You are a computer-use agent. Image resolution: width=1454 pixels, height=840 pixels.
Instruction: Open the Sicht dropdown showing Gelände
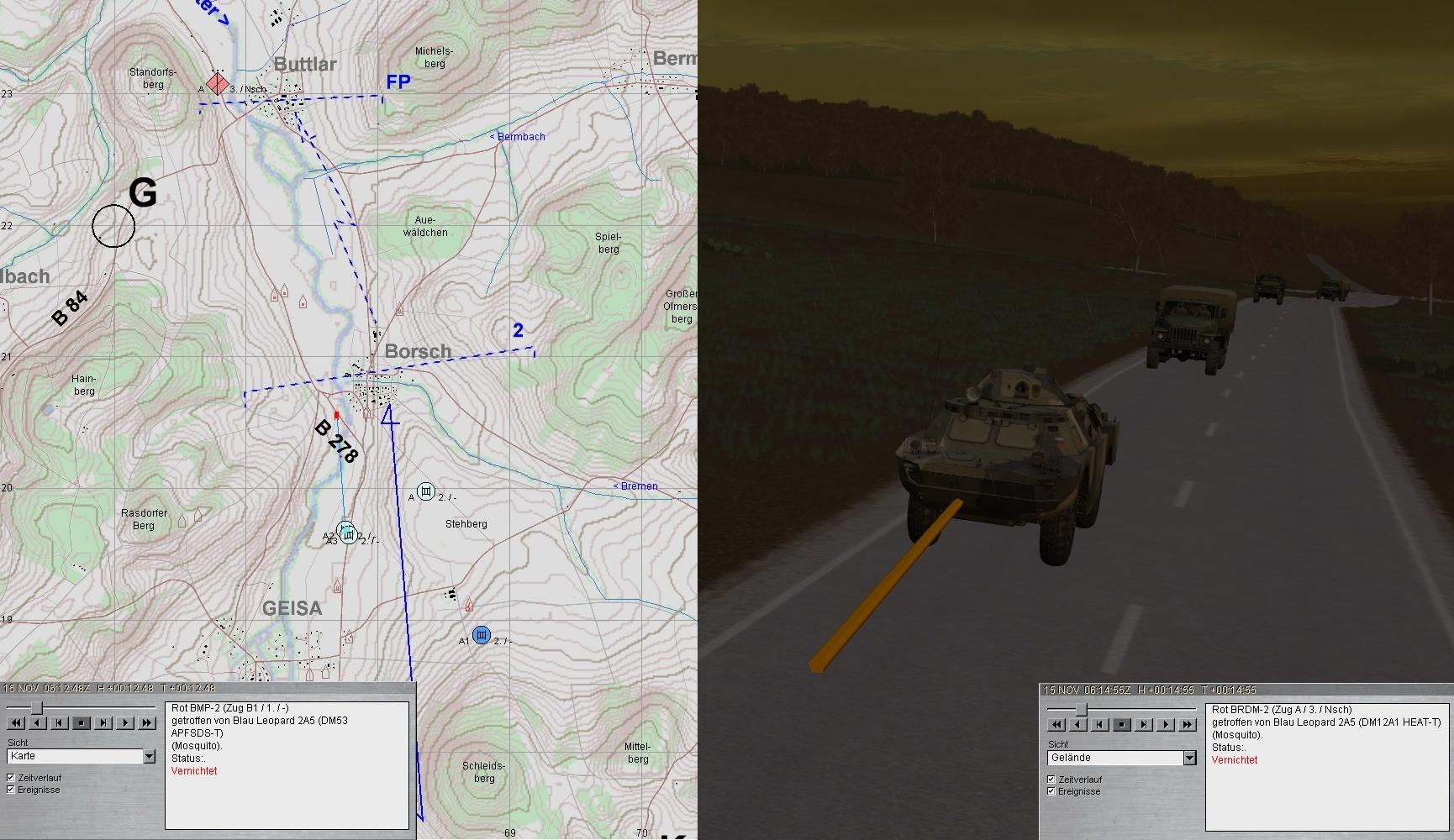tap(1189, 759)
